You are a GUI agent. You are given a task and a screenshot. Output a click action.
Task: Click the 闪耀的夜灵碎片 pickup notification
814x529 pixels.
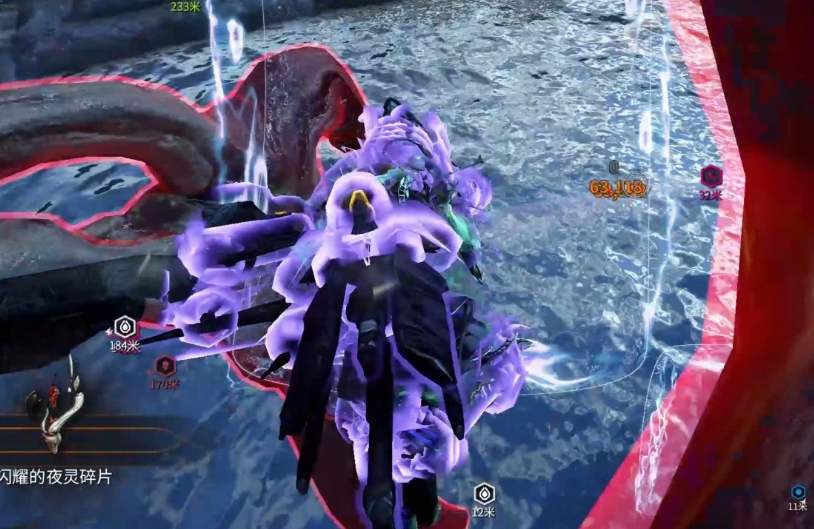56,478
